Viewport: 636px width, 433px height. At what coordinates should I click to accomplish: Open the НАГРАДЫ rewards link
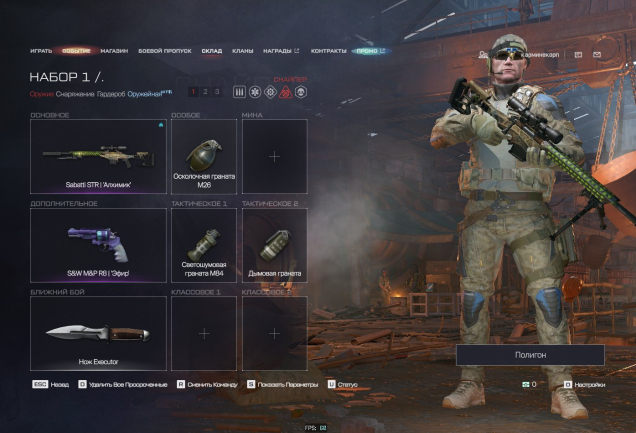(280, 50)
